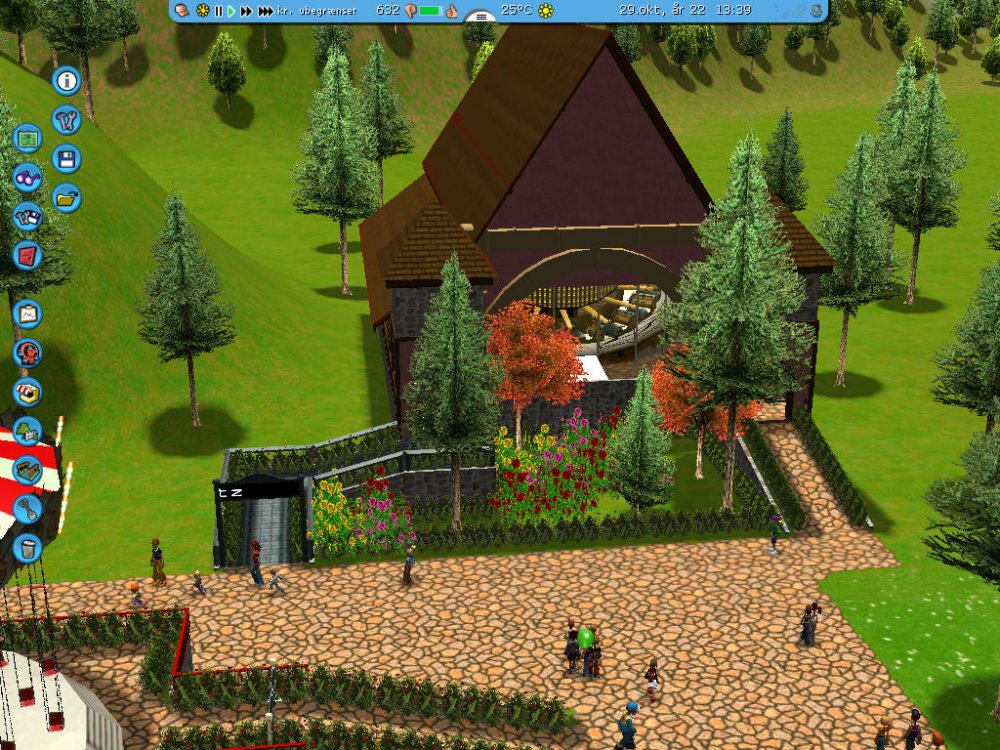
Task: Select the shovel terrain tool
Action: coord(28,508)
